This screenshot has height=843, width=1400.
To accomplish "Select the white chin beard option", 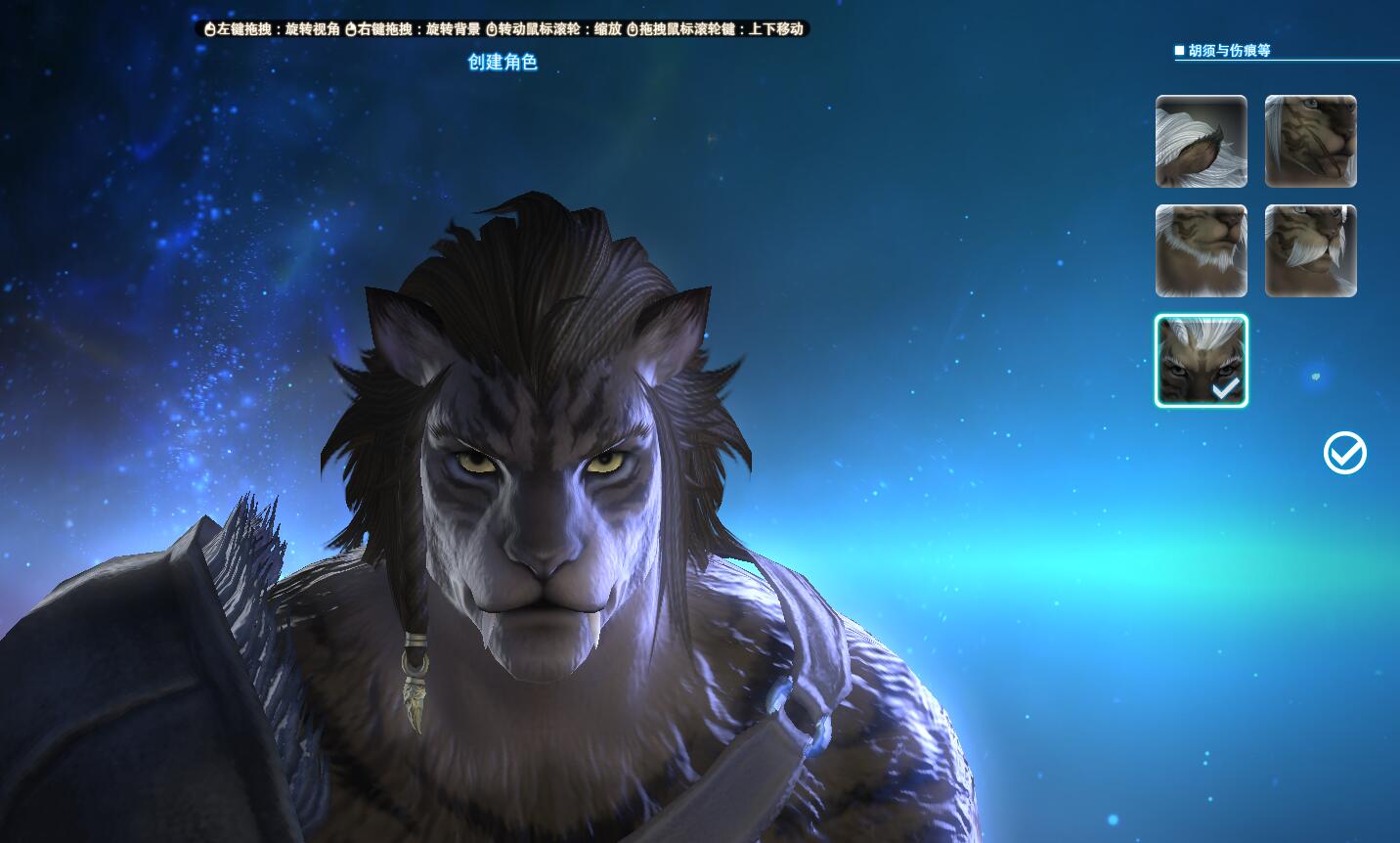I will [1201, 251].
